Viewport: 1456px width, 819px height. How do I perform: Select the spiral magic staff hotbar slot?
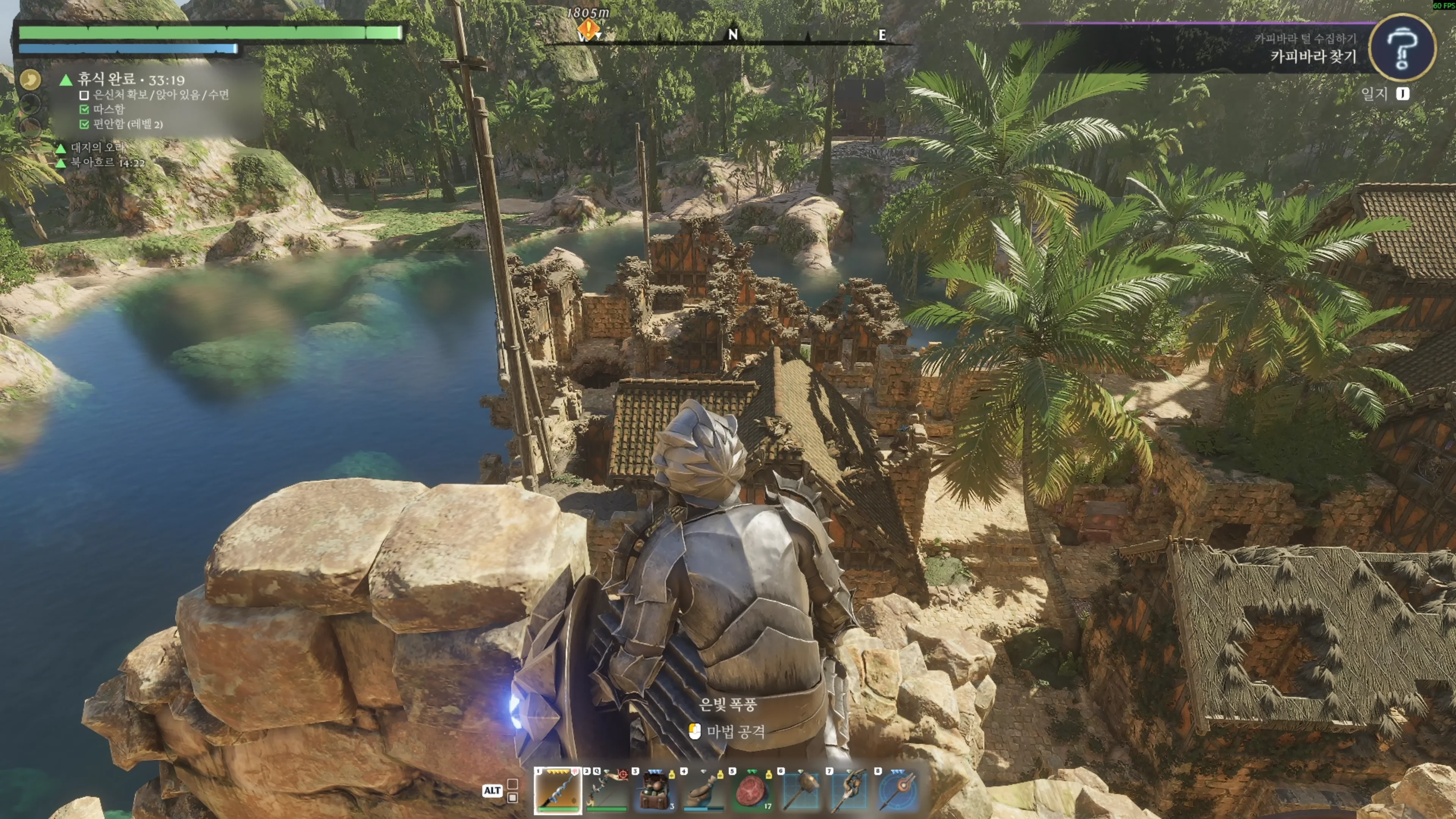point(557,789)
